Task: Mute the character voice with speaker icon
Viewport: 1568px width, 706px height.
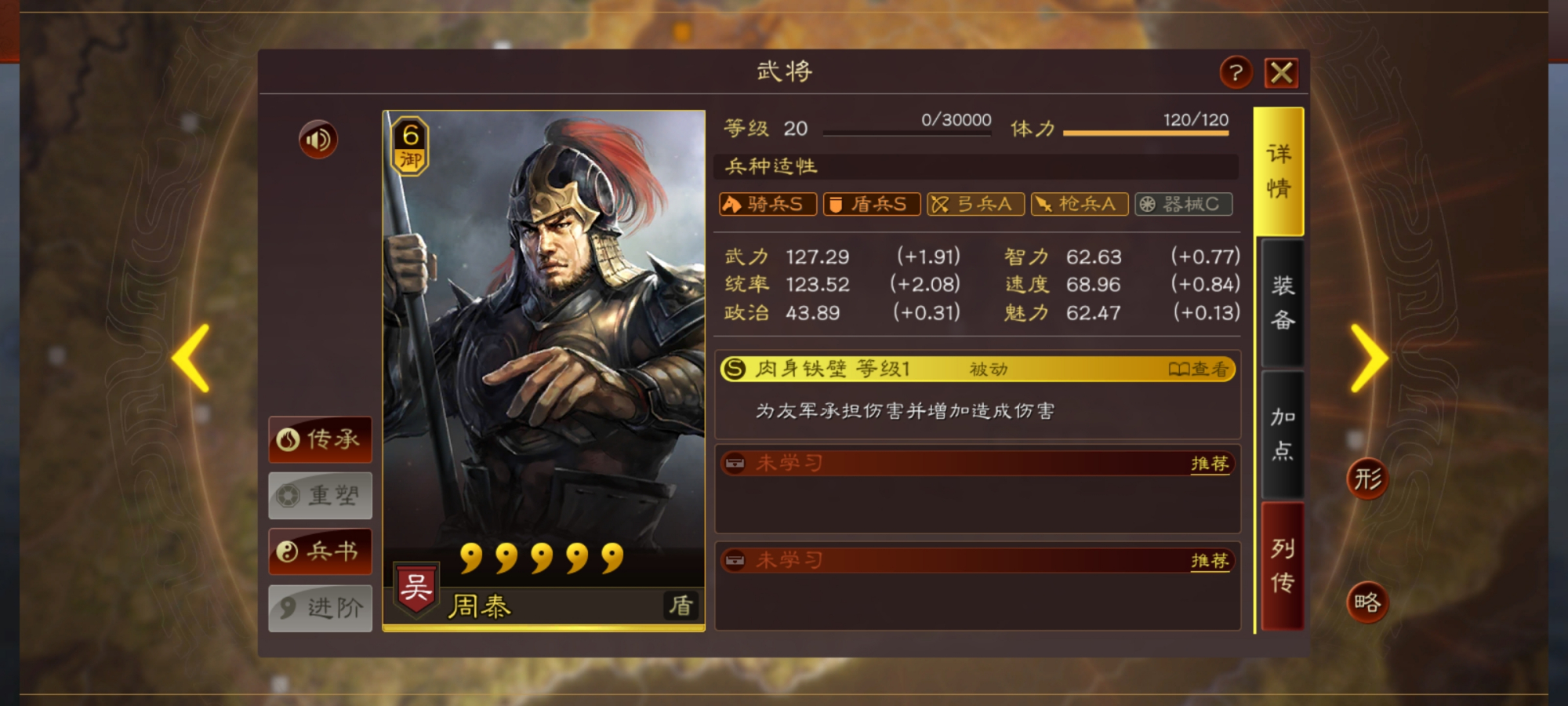Action: 318,137
